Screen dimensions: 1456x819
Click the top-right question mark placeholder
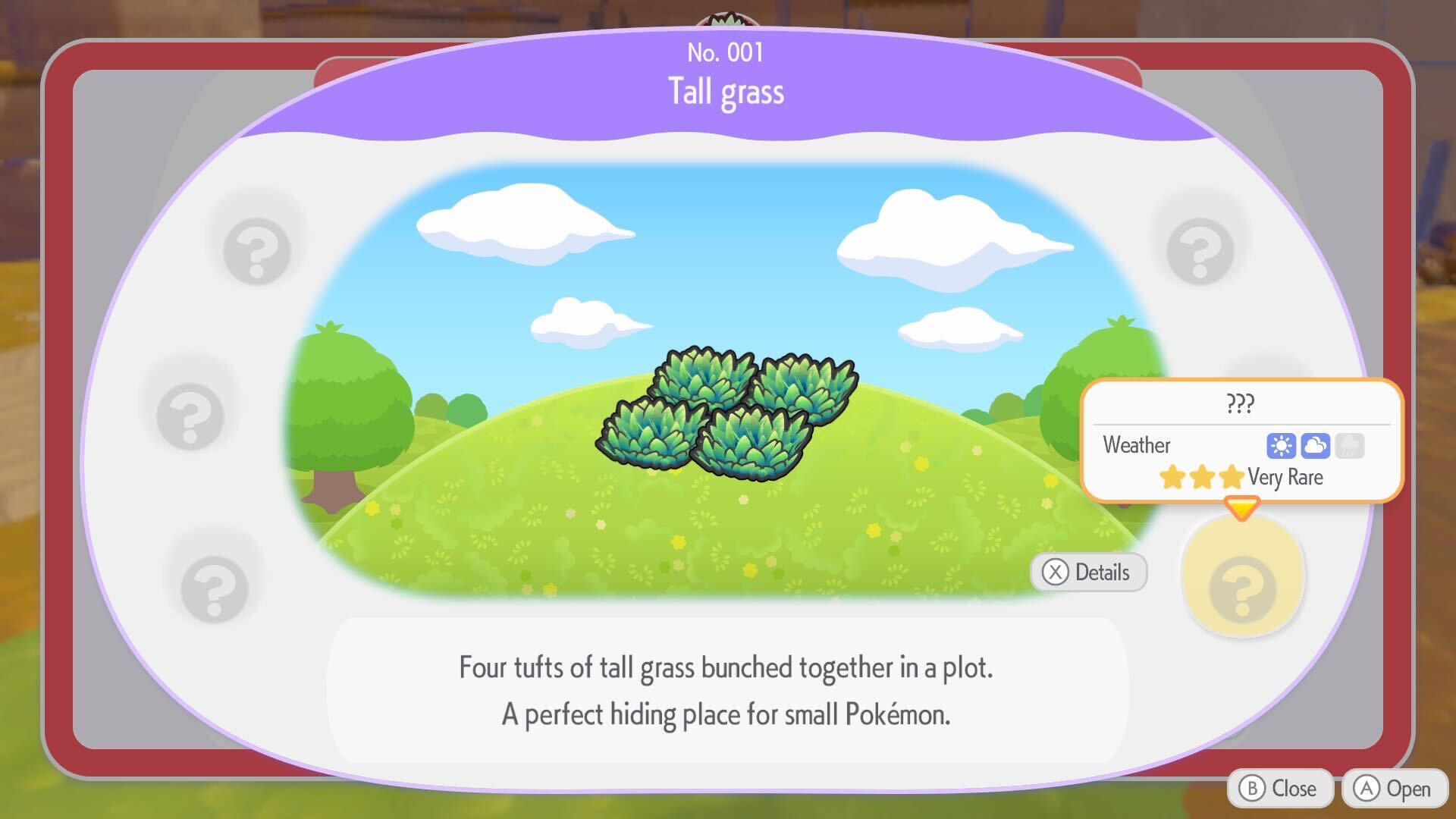pos(1198,250)
